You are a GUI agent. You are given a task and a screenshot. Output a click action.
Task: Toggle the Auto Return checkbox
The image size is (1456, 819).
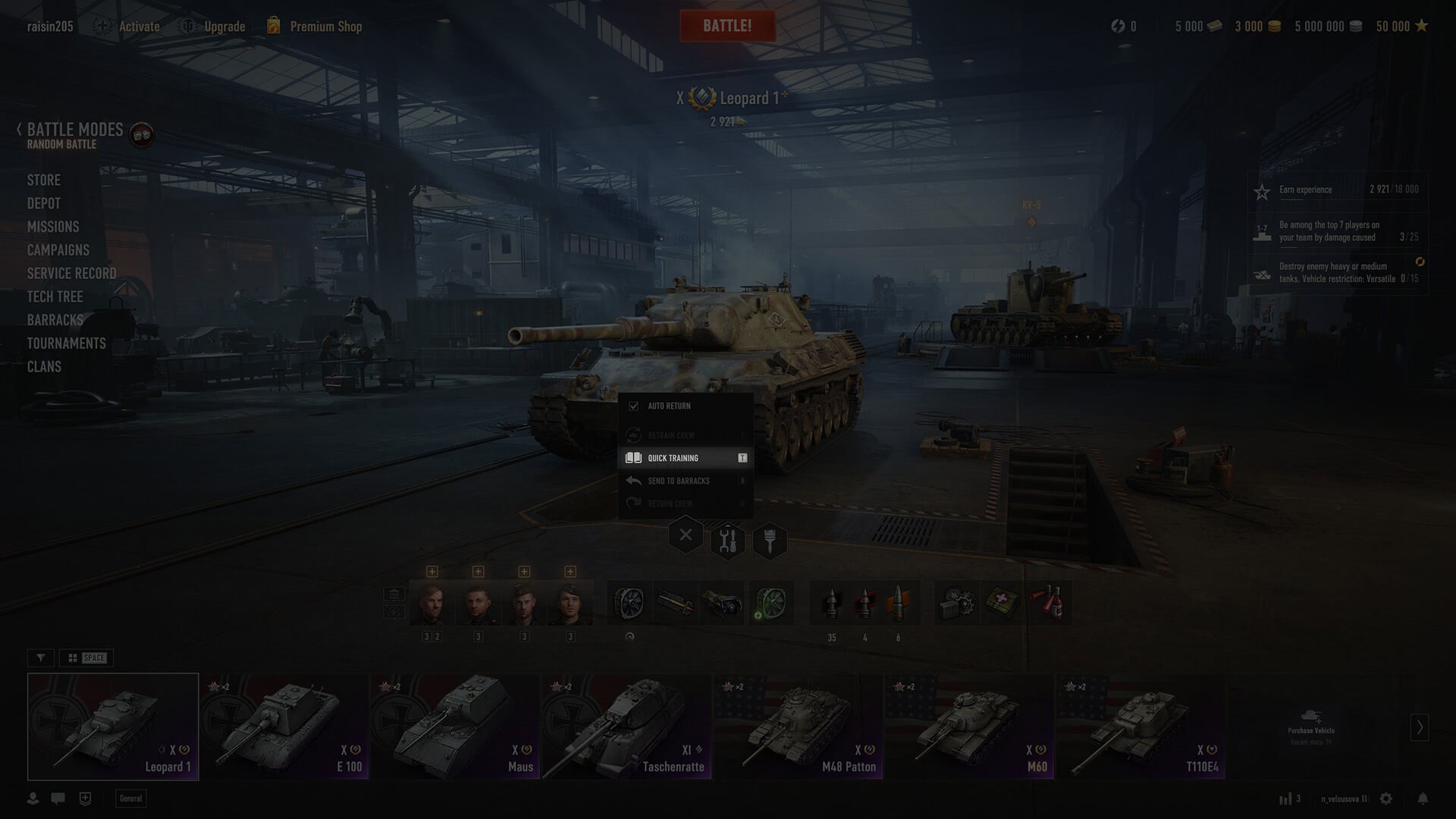pyautogui.click(x=634, y=406)
